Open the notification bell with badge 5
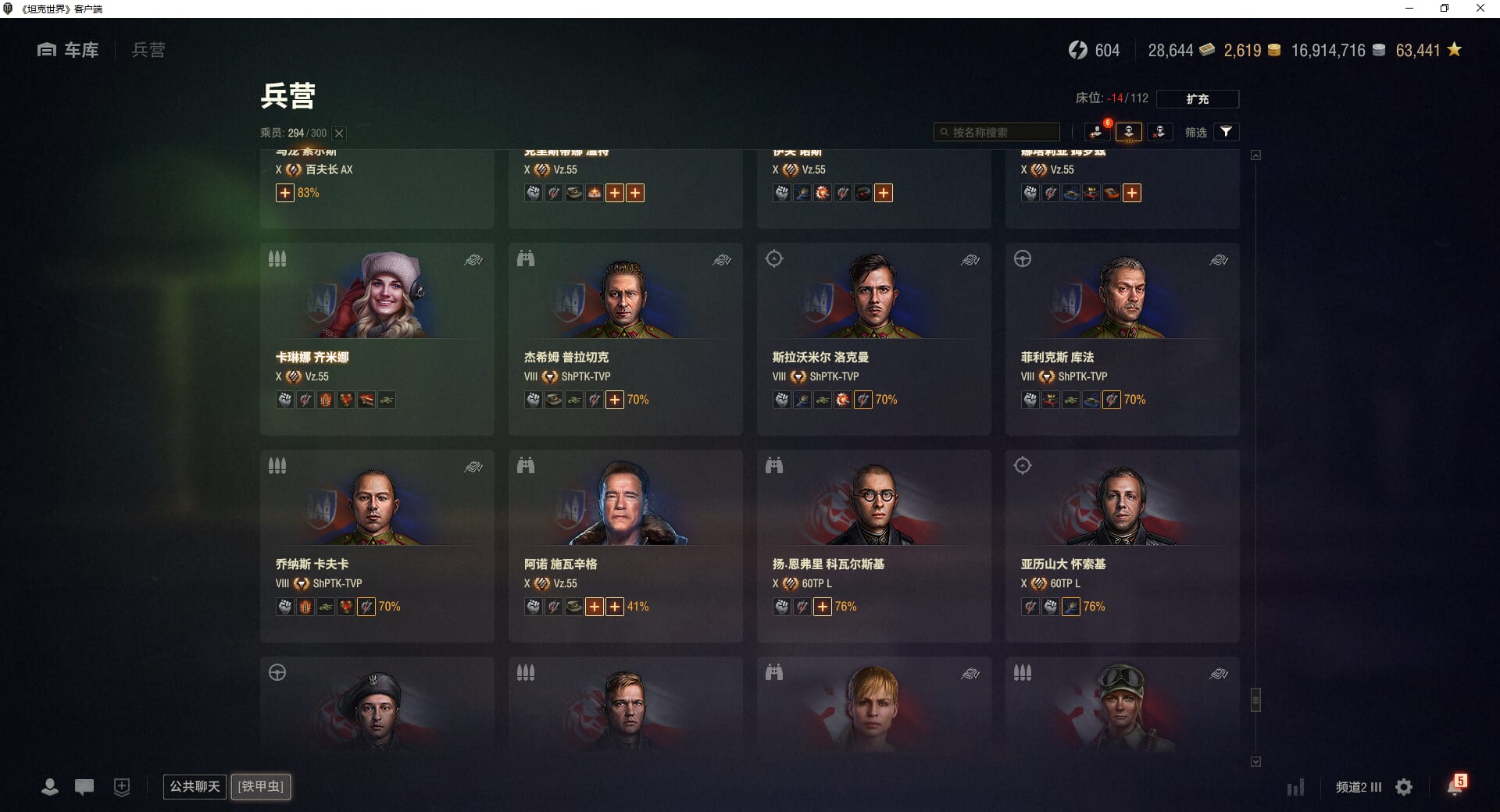This screenshot has width=1500, height=812. (x=1455, y=786)
